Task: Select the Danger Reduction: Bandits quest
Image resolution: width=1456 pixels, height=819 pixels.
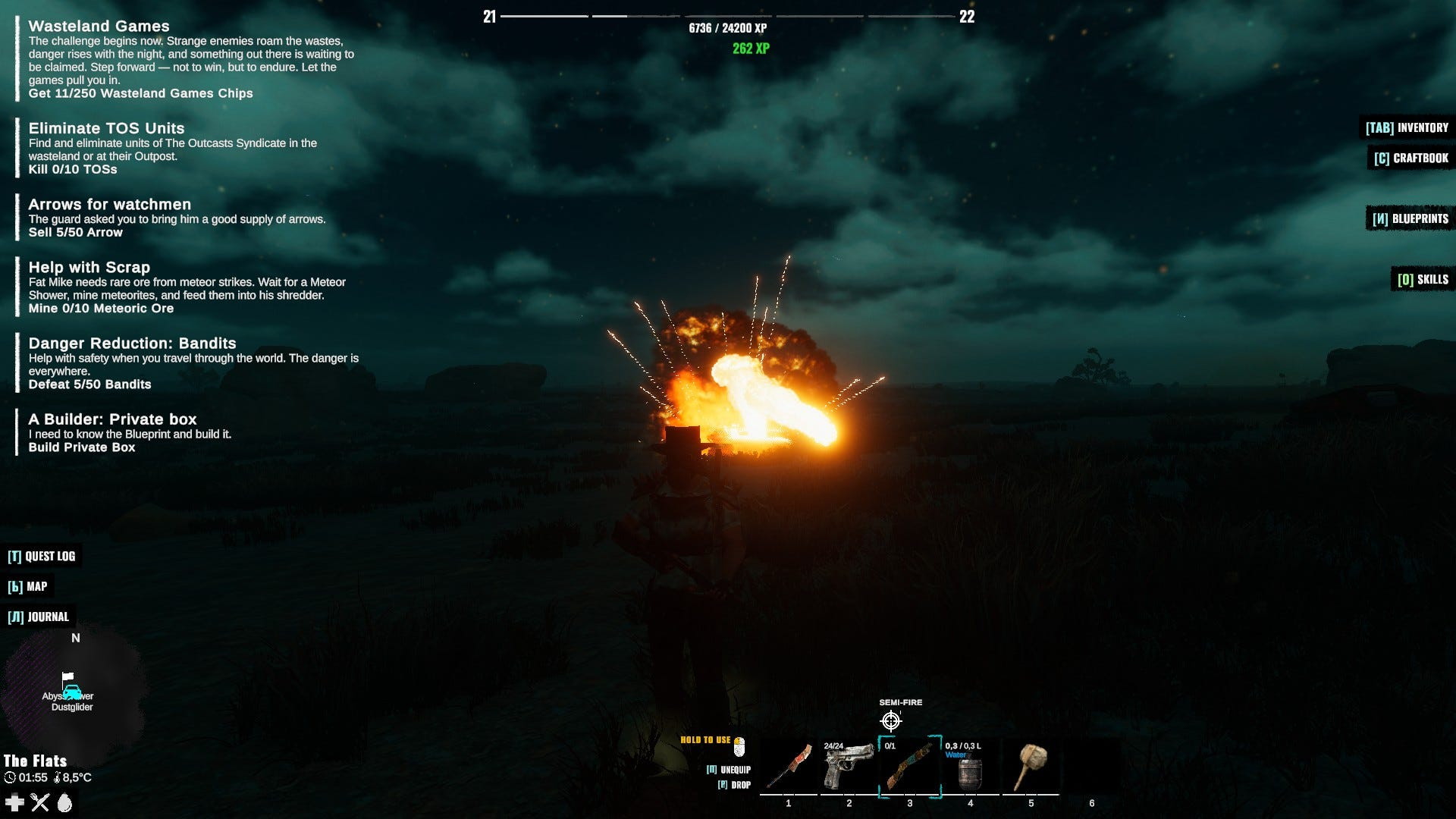Action: [x=132, y=344]
